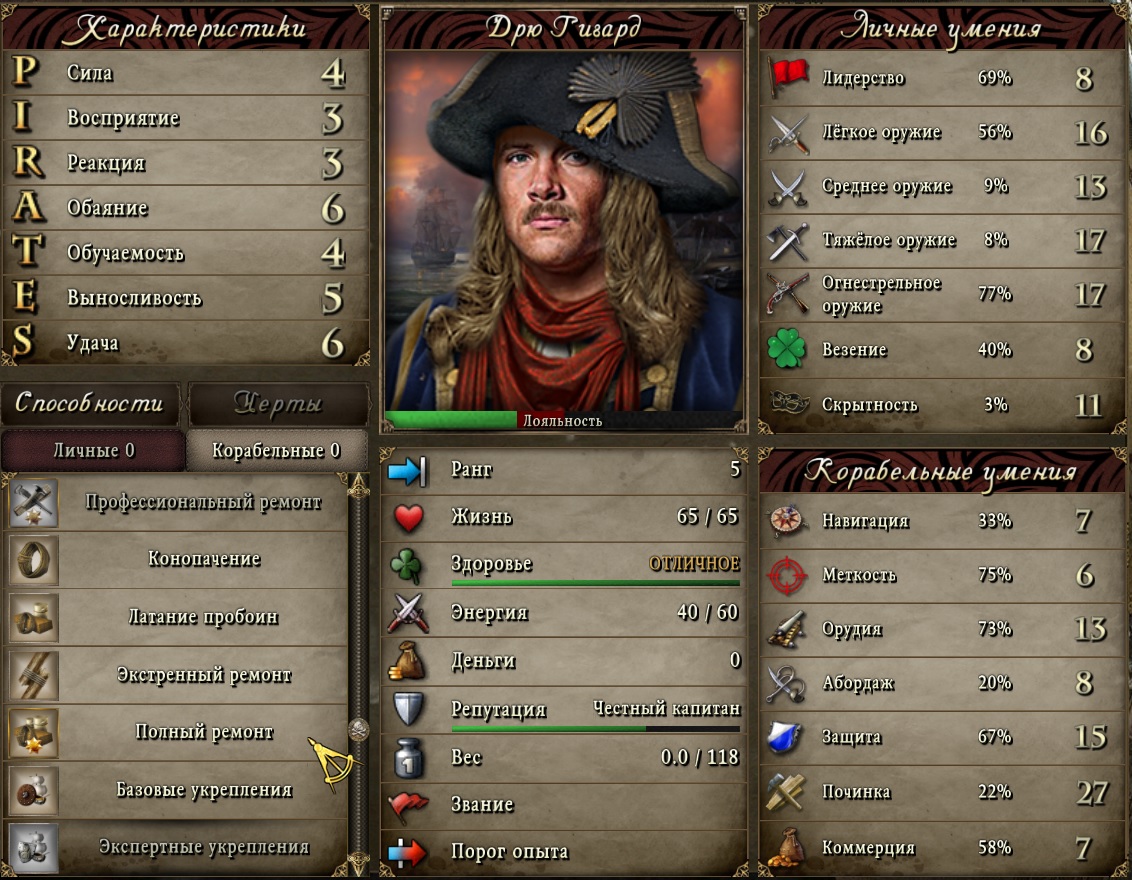Choose the Полный ремонт ability
Screen dimensions: 1132x880
click(x=202, y=732)
